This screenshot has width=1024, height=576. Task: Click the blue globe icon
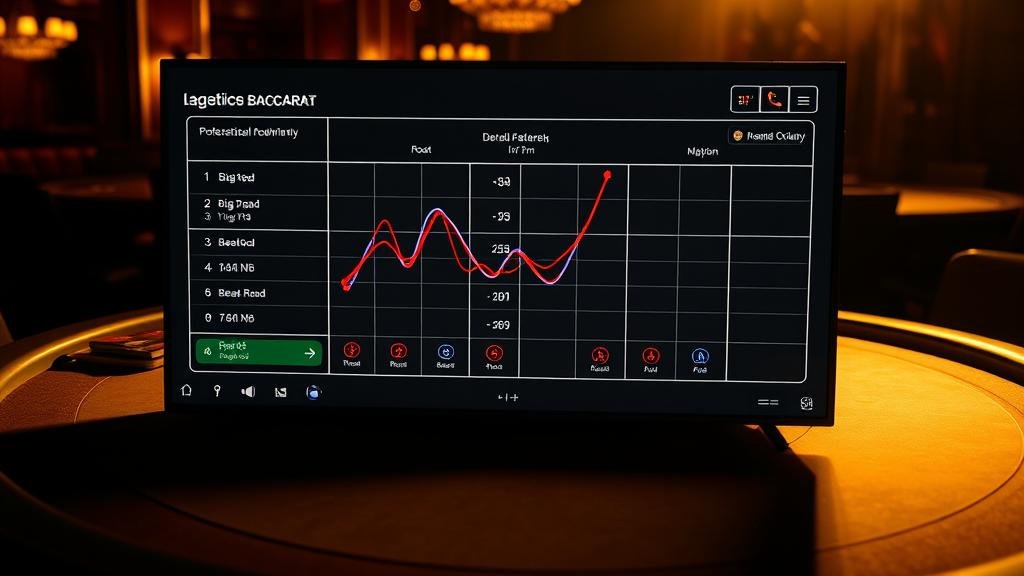[313, 392]
